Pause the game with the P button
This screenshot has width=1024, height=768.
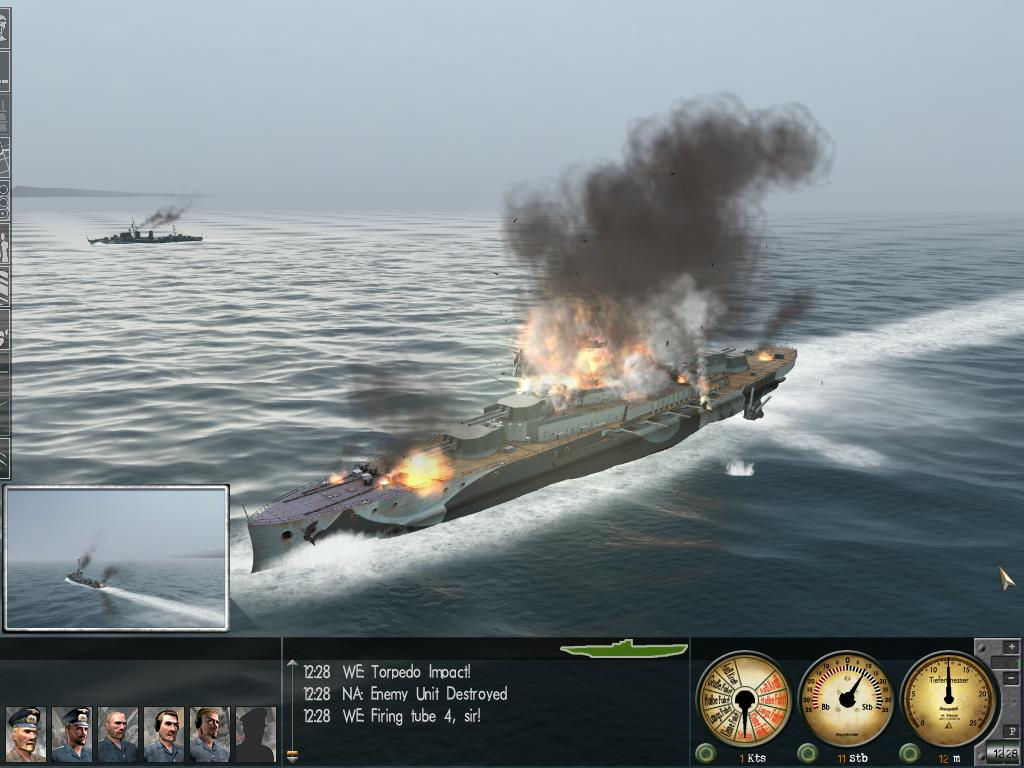[x=1010, y=731]
